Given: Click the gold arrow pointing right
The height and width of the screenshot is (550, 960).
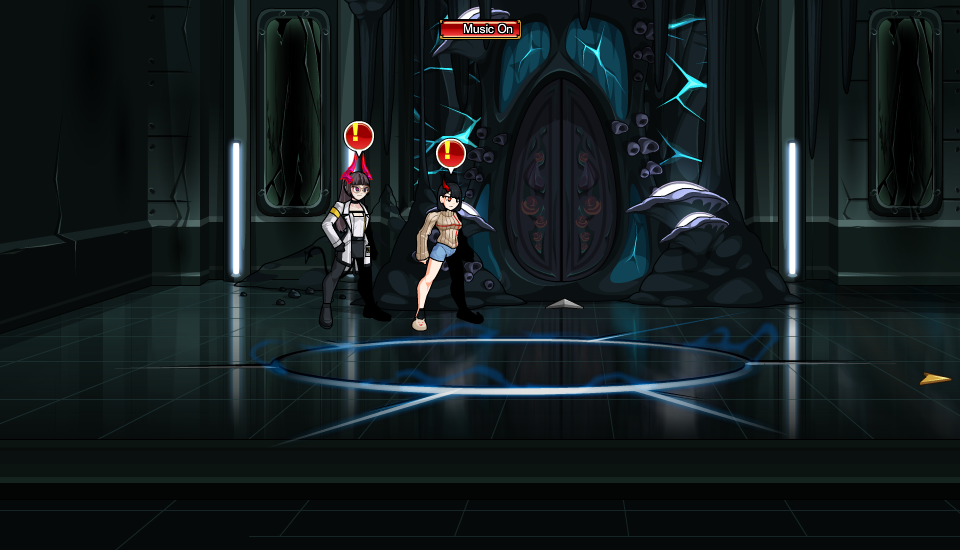Looking at the screenshot, I should click(935, 379).
